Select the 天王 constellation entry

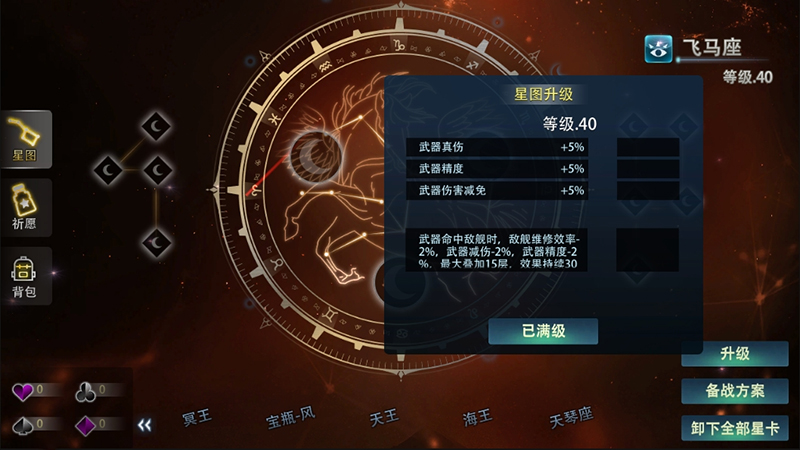point(383,416)
